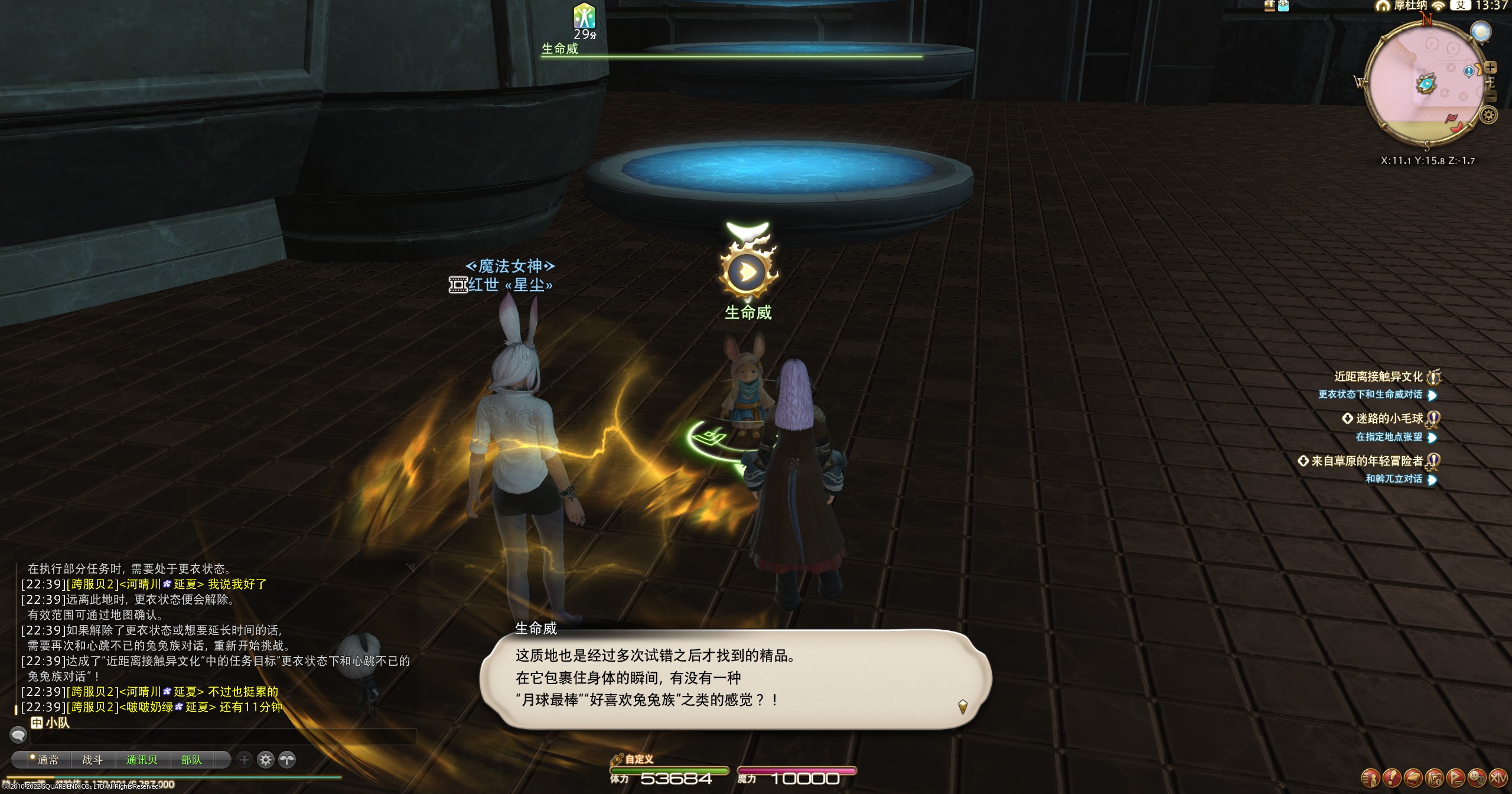Click the chat input field

pos(223,736)
